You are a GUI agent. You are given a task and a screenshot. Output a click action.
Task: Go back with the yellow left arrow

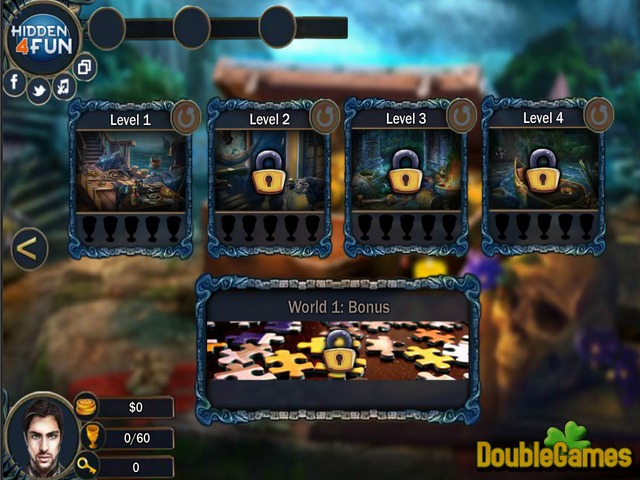coord(29,249)
